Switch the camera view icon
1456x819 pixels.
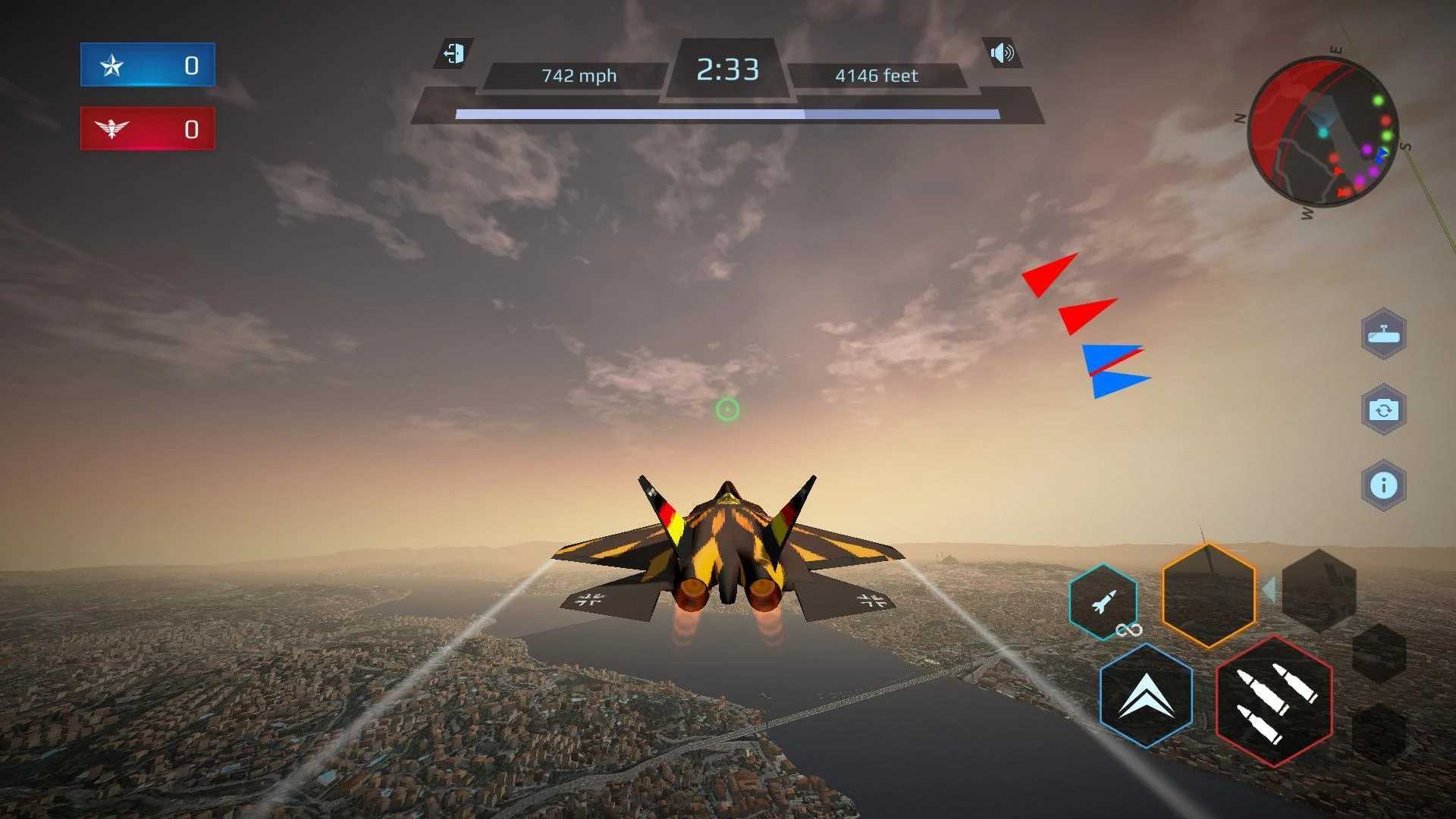coord(1383,409)
